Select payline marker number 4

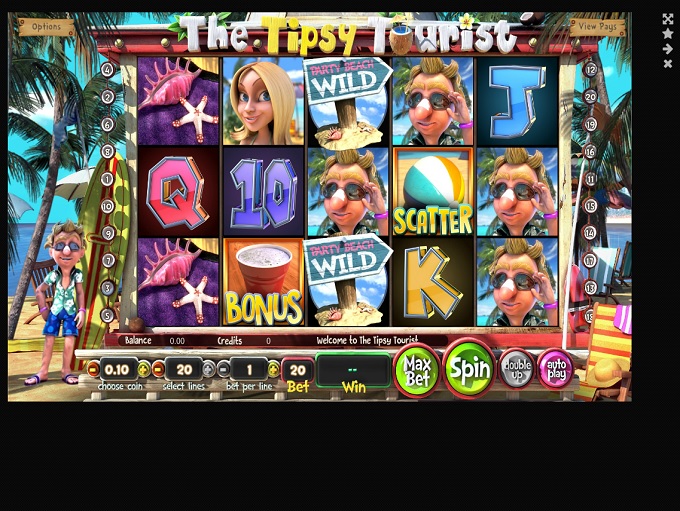(x=107, y=70)
